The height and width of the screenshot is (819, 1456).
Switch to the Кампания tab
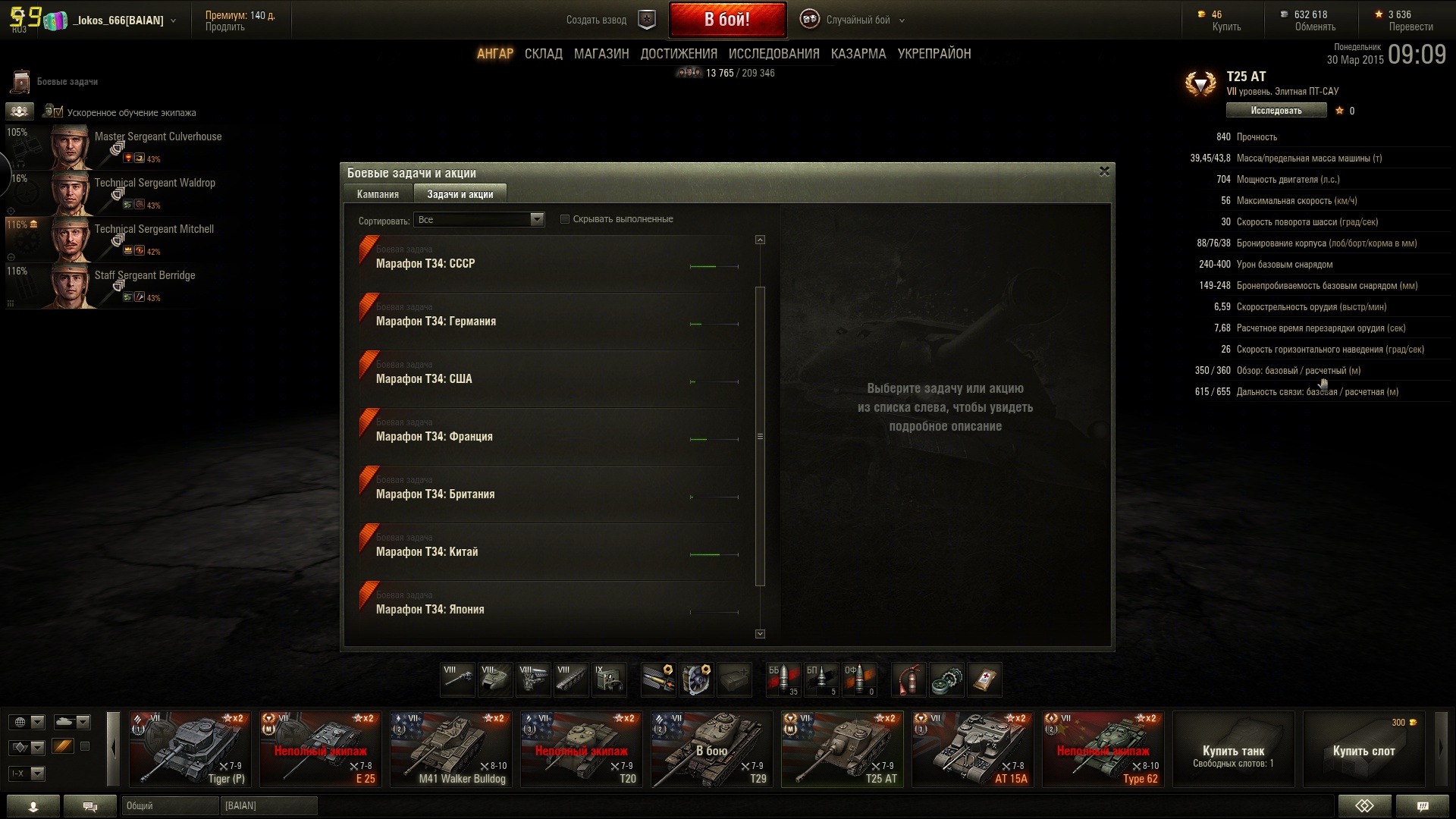(x=378, y=194)
